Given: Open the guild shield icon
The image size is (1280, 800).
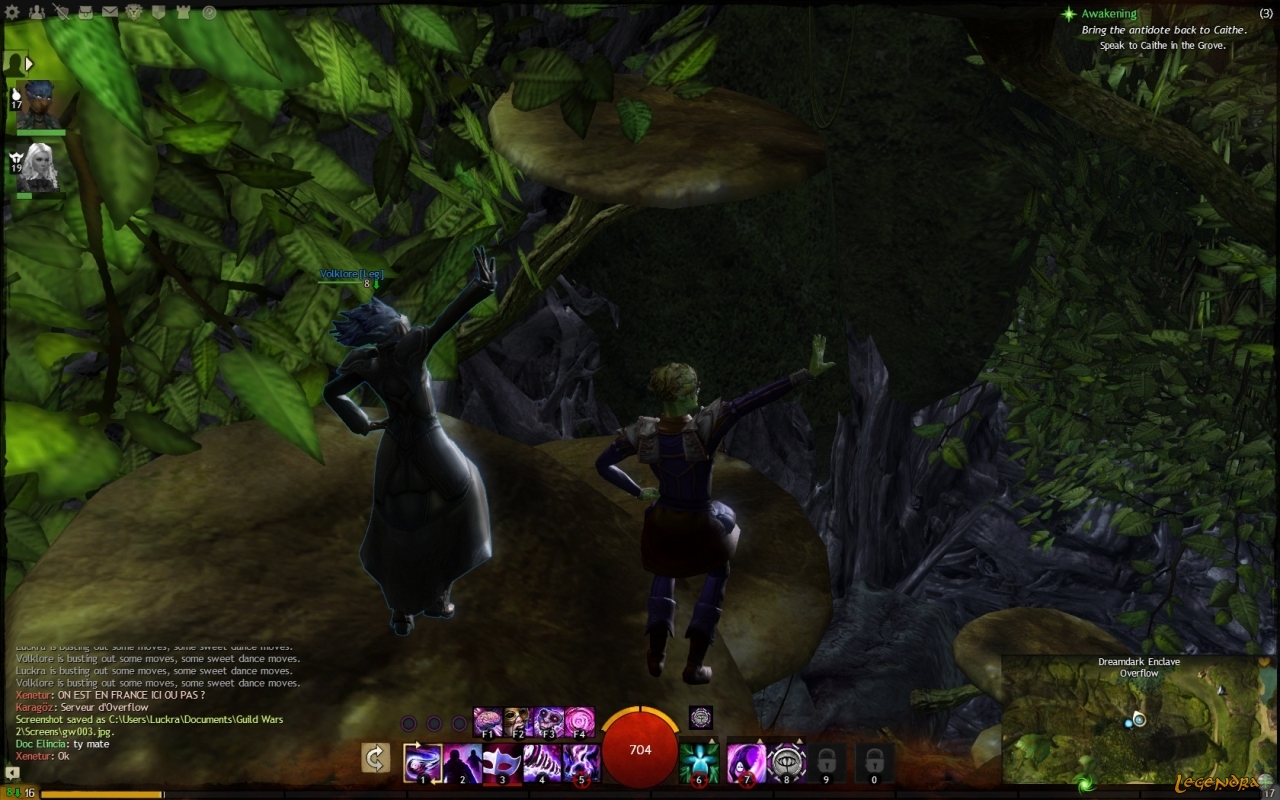Looking at the screenshot, I should tap(159, 13).
